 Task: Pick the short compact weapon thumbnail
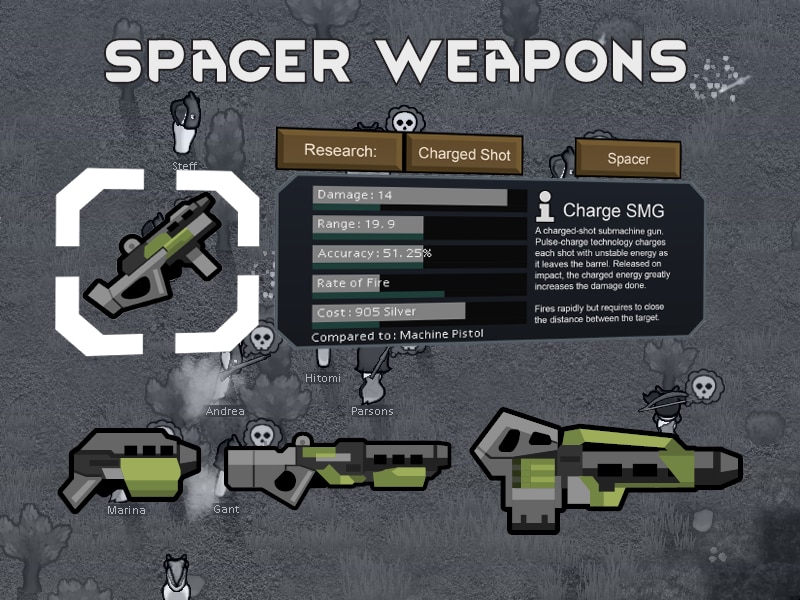pos(130,467)
